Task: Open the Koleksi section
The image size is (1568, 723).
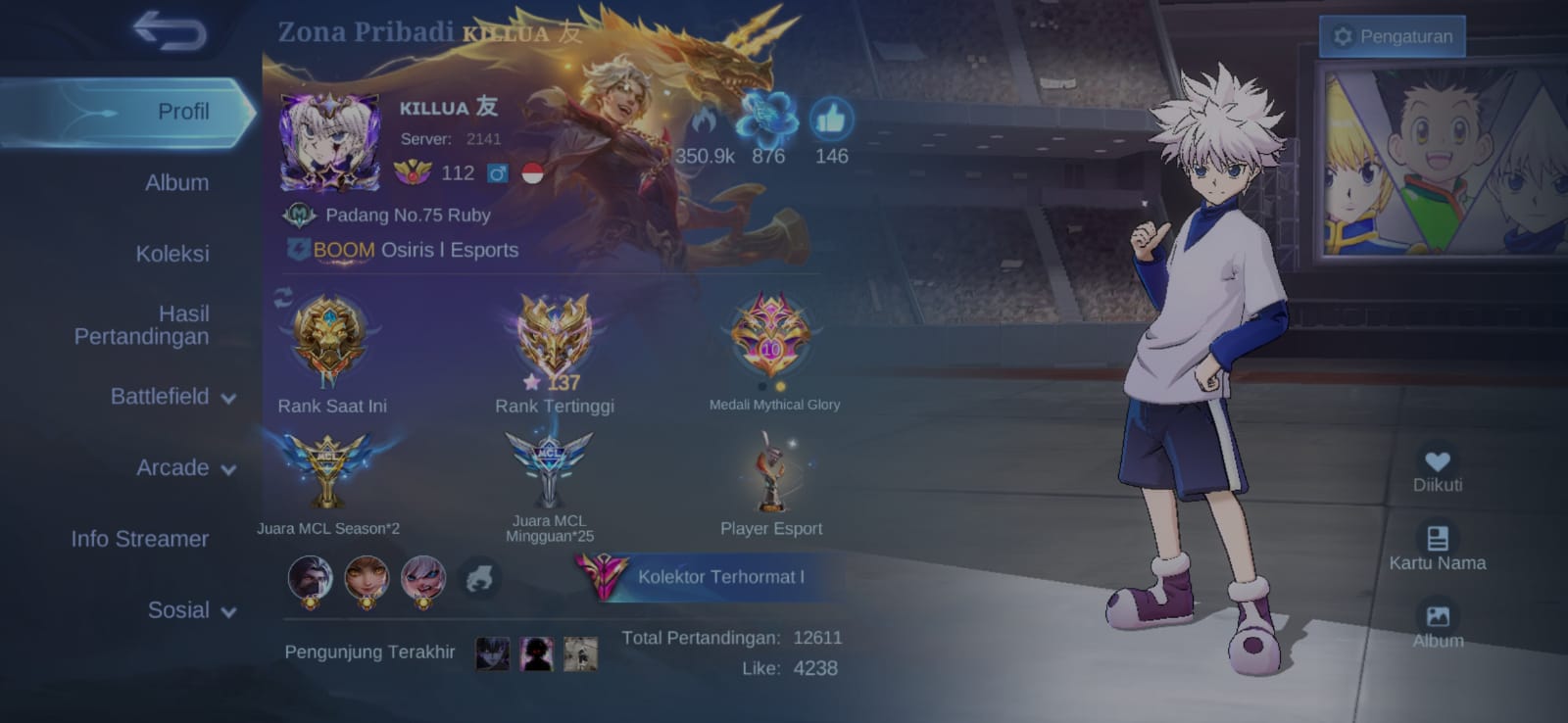Action: 172,254
